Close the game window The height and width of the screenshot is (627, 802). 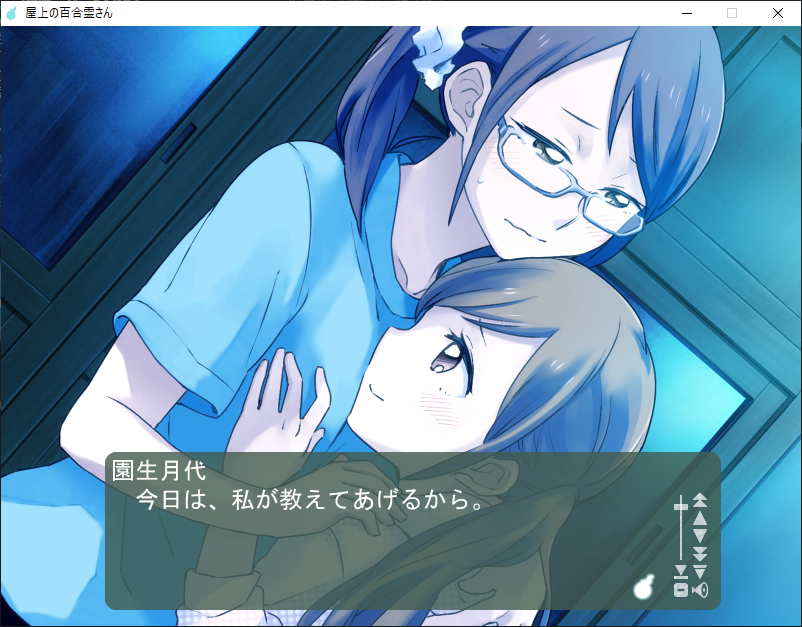coord(778,13)
